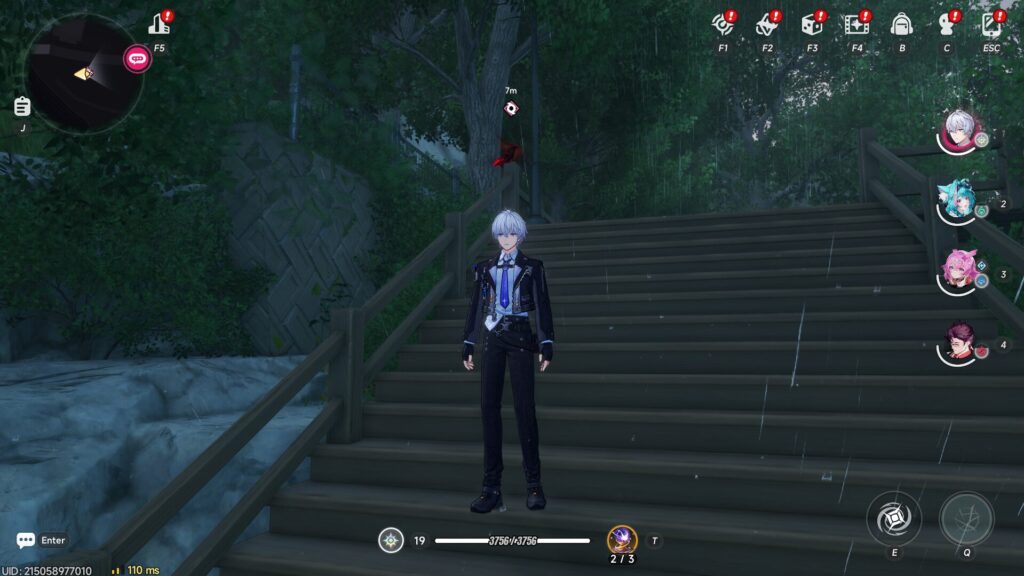Select the white-haired party member portrait
Viewport: 1024px width, 576px height.
pos(961,131)
